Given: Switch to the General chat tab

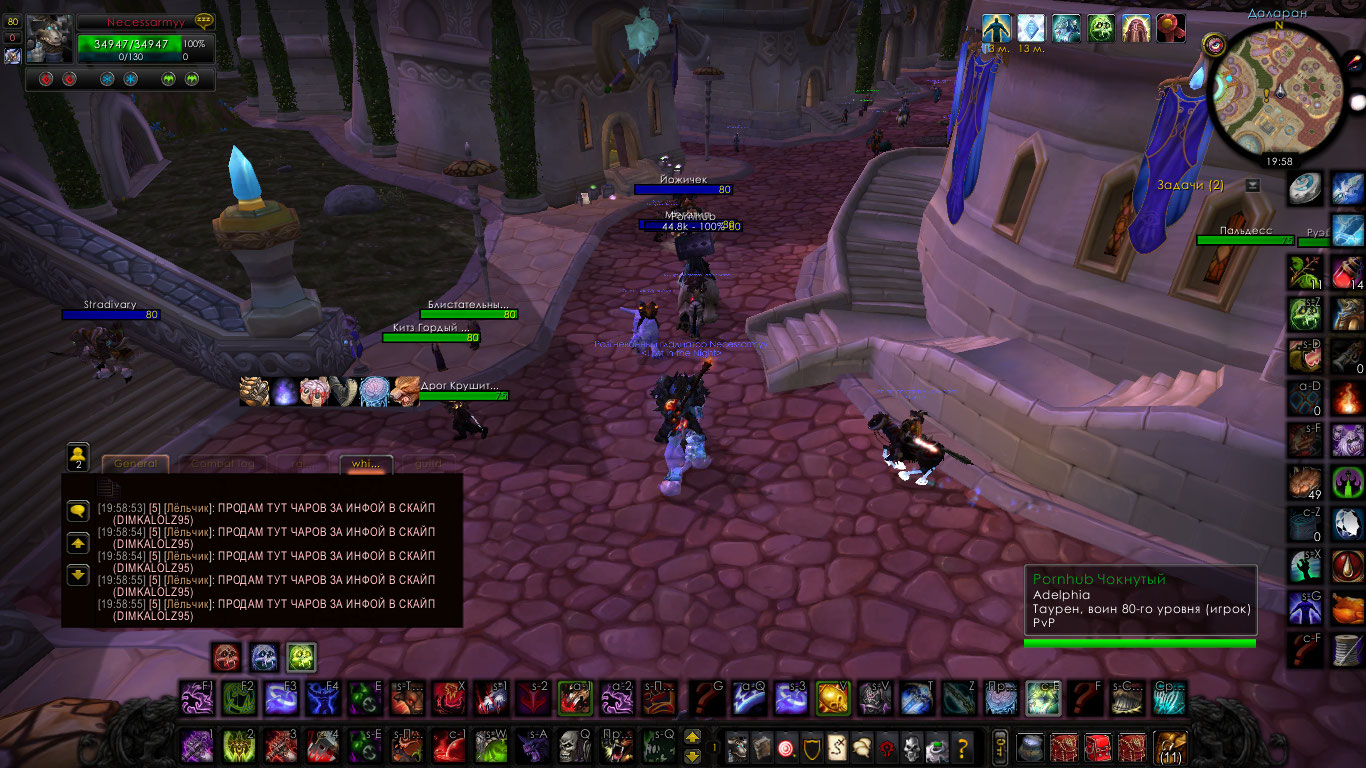Looking at the screenshot, I should tap(135, 464).
